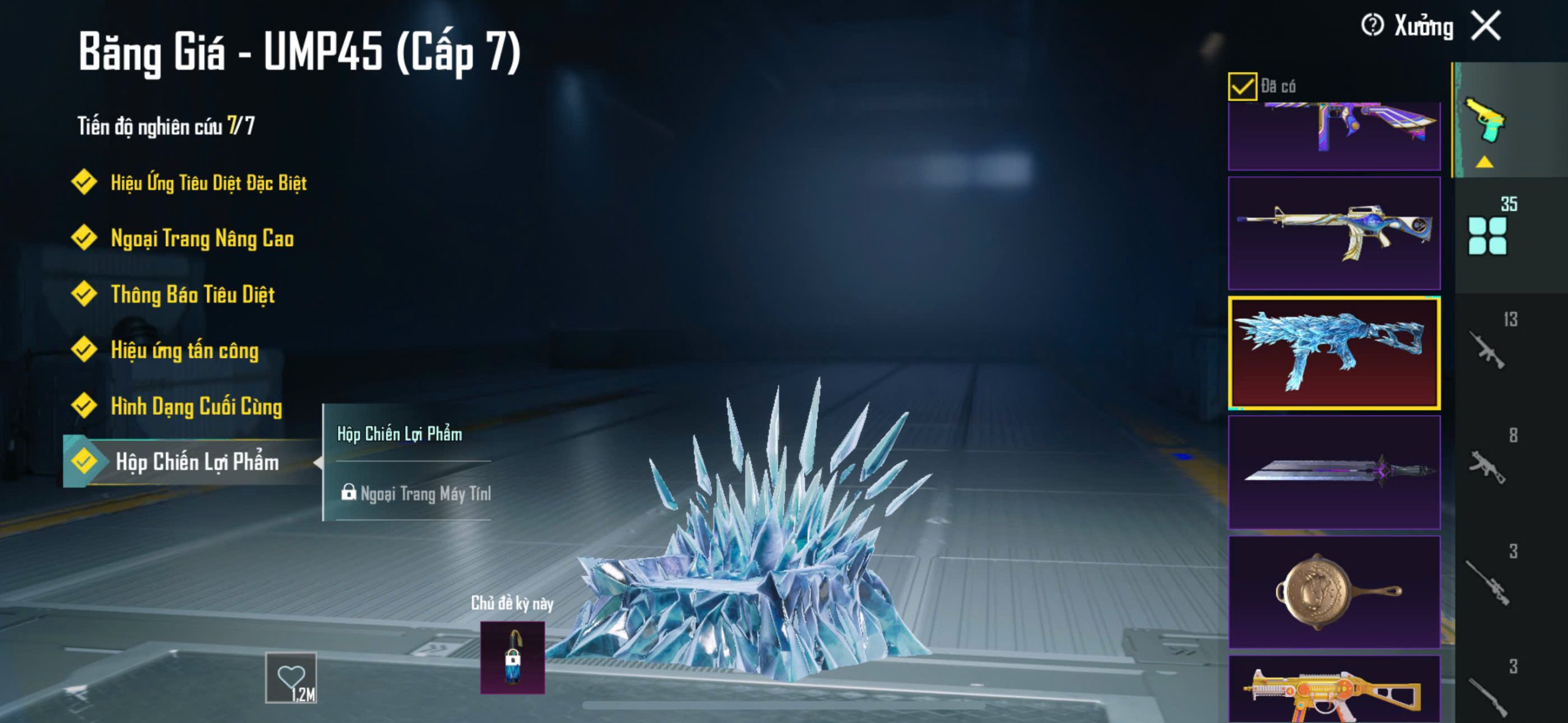Select the golden pan skin

(1334, 591)
